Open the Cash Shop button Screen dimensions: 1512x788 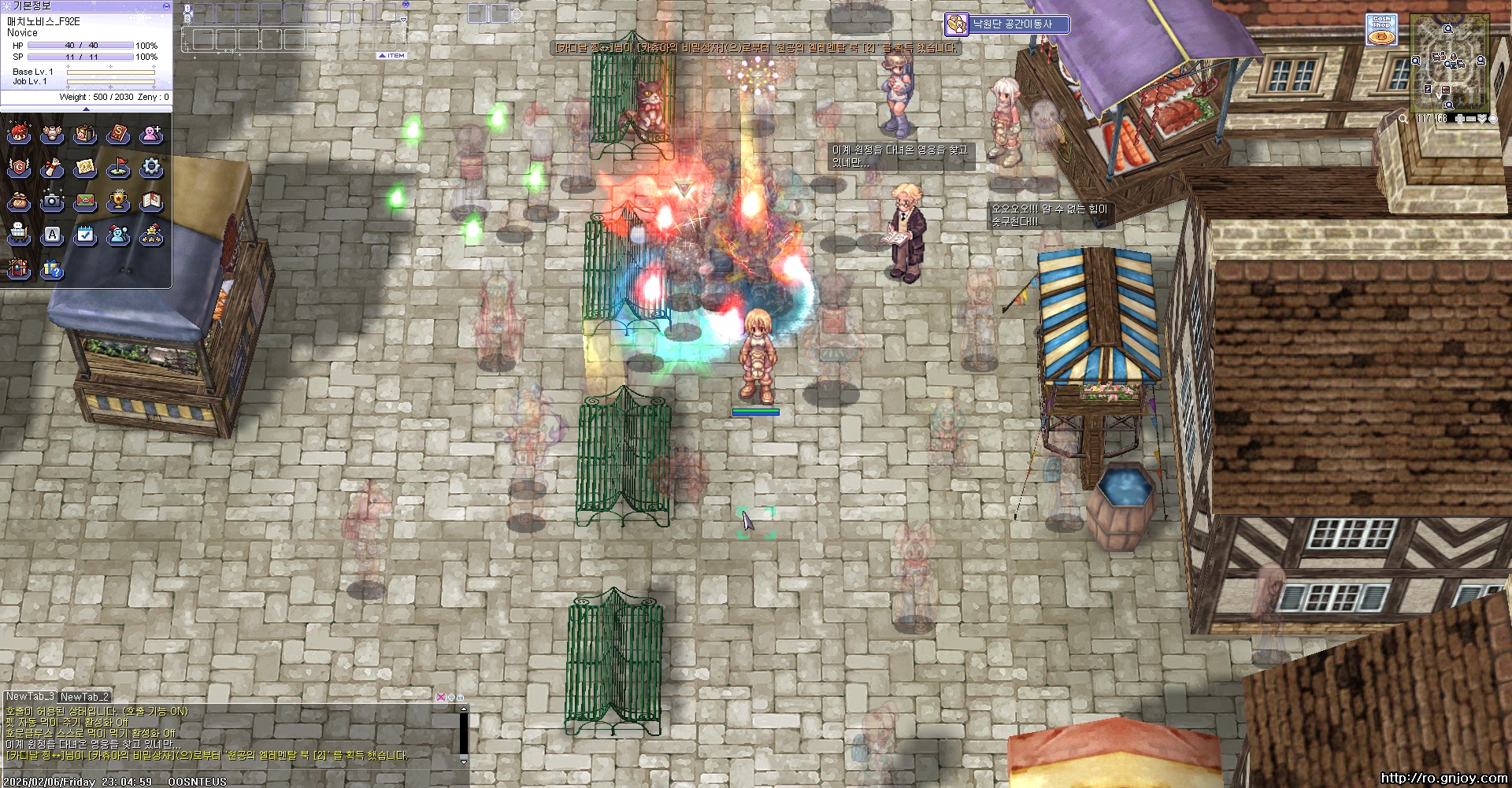1381,30
